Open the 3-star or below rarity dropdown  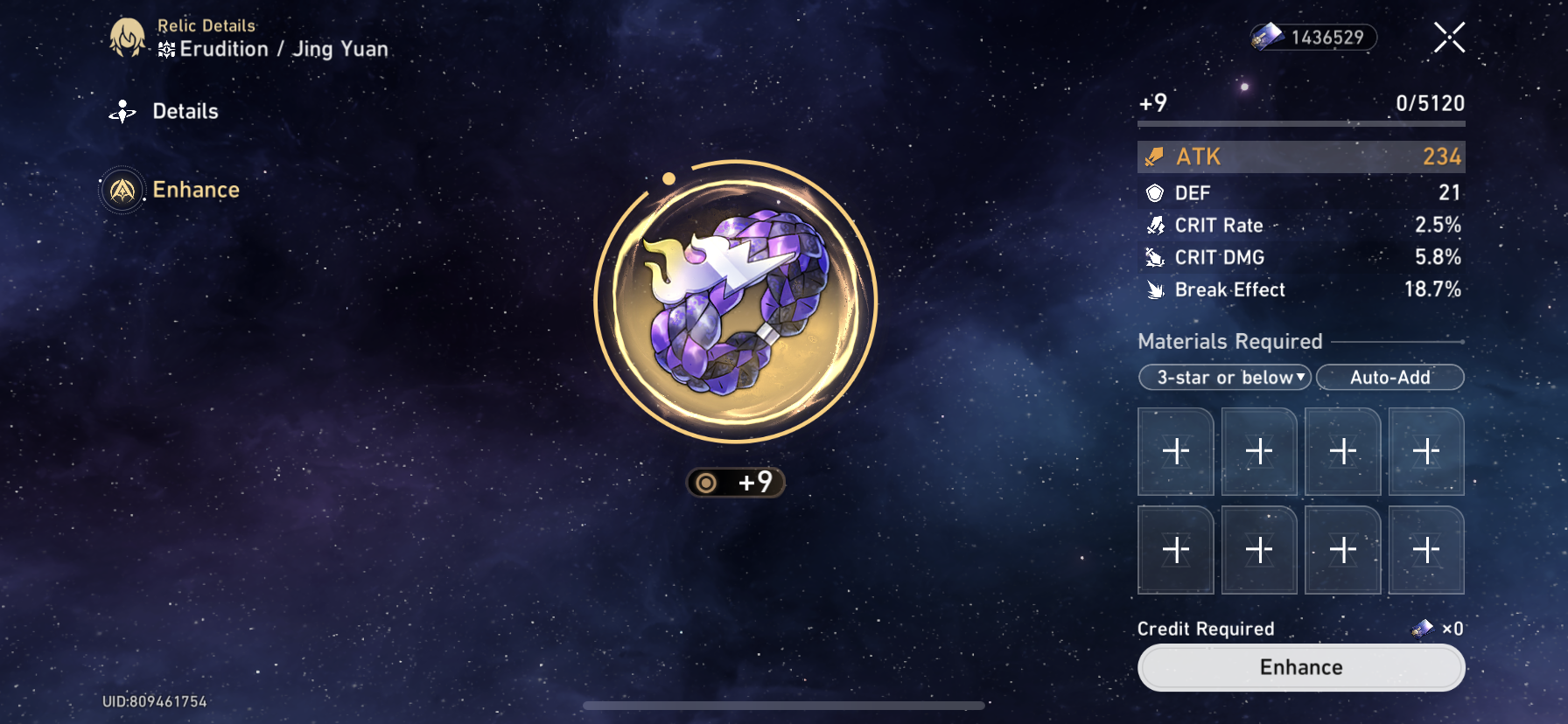[x=1224, y=377]
